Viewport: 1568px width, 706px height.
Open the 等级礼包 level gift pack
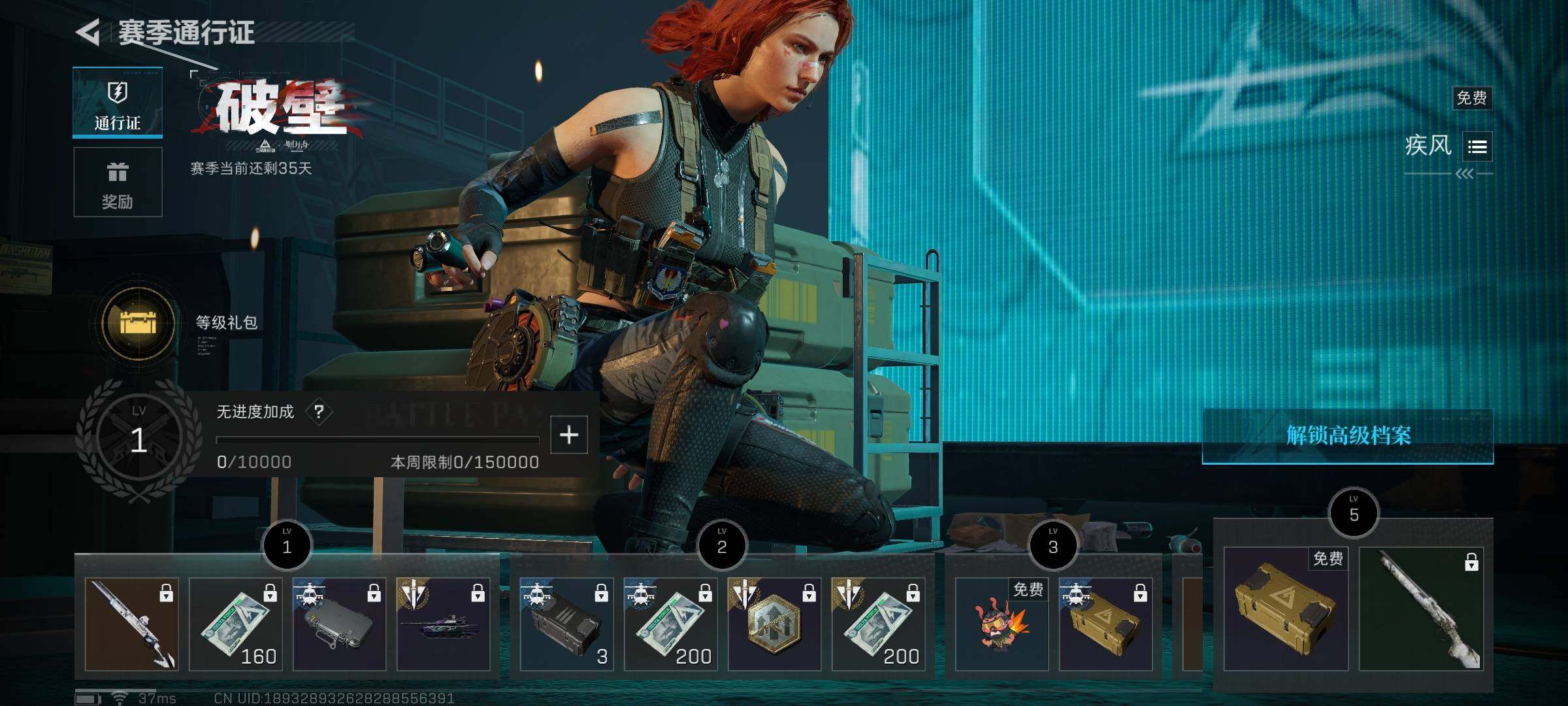[x=139, y=323]
